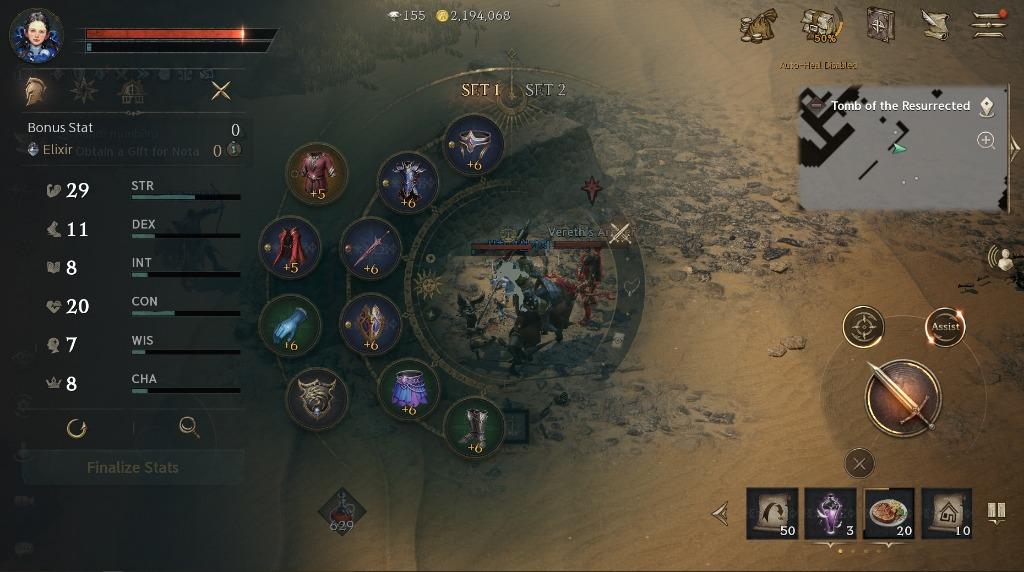1024x572 pixels.
Task: Open the main hamburger menu
Action: tap(989, 24)
